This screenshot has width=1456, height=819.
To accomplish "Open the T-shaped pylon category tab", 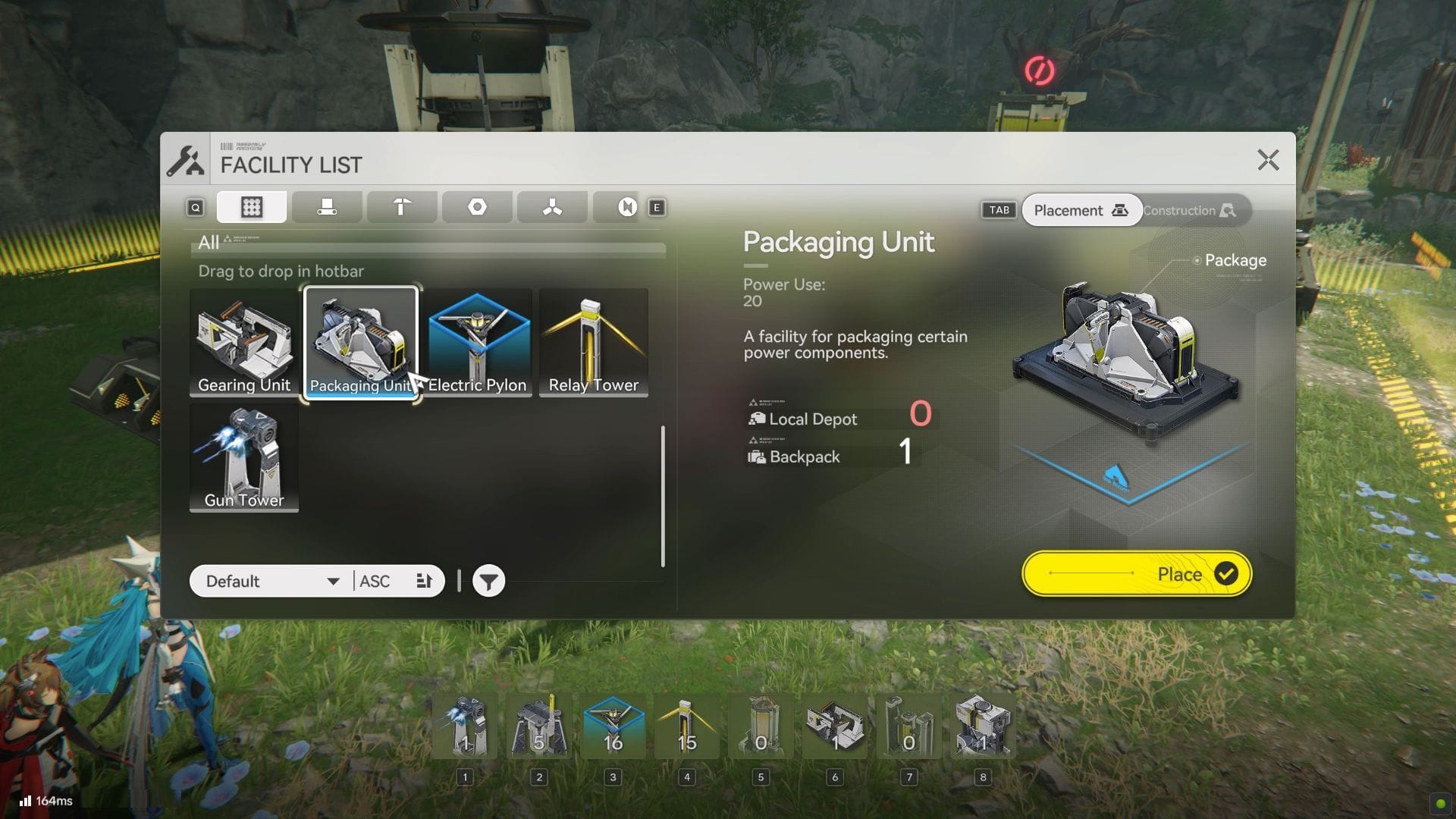I will (402, 207).
